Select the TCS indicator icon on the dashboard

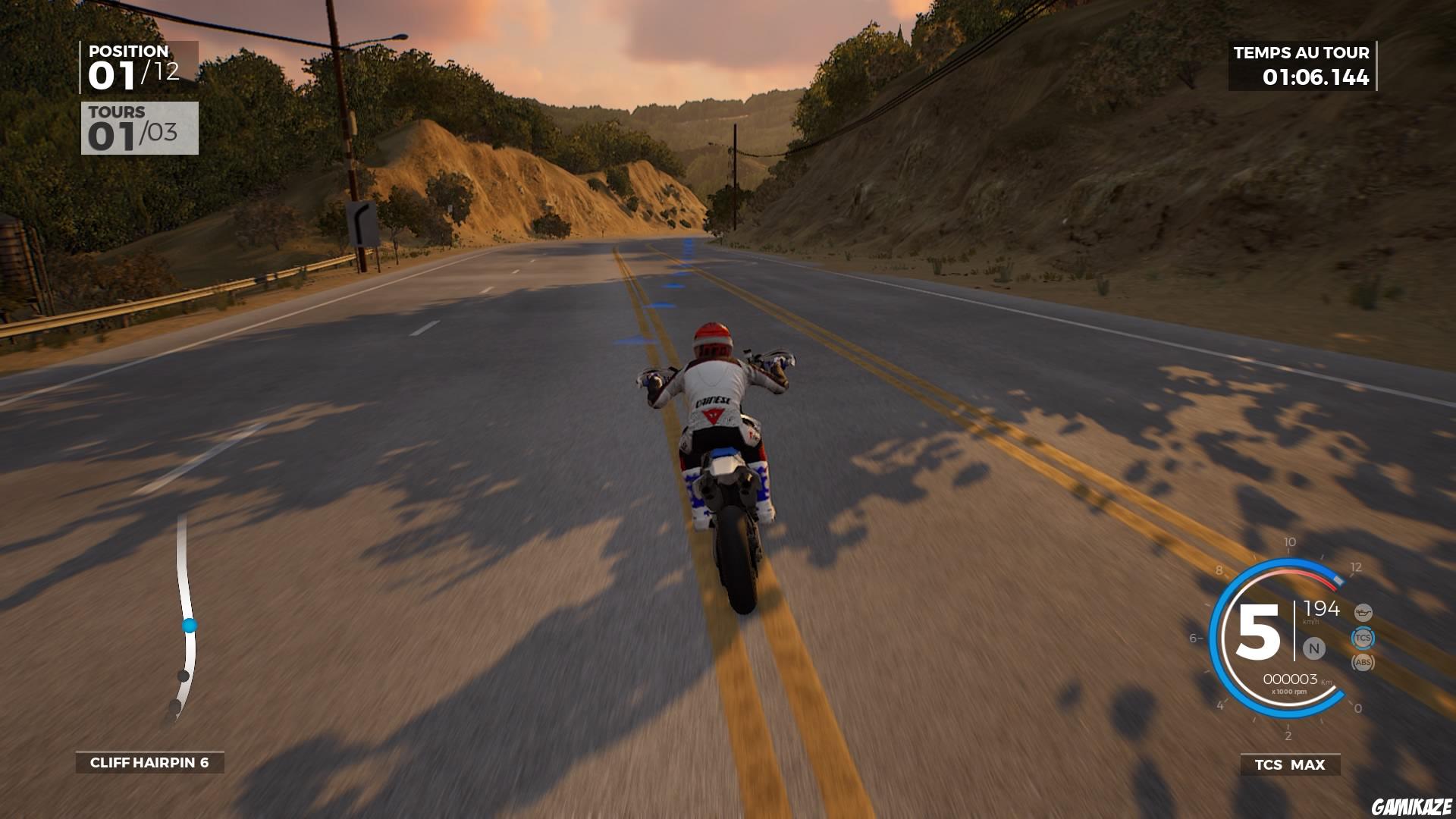[1363, 638]
